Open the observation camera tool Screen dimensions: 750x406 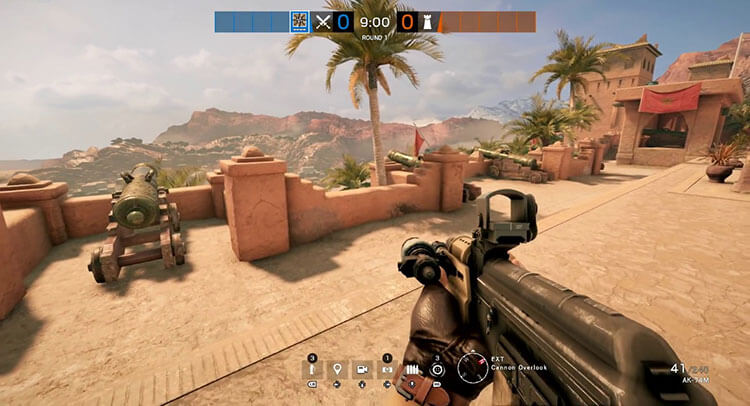point(362,370)
